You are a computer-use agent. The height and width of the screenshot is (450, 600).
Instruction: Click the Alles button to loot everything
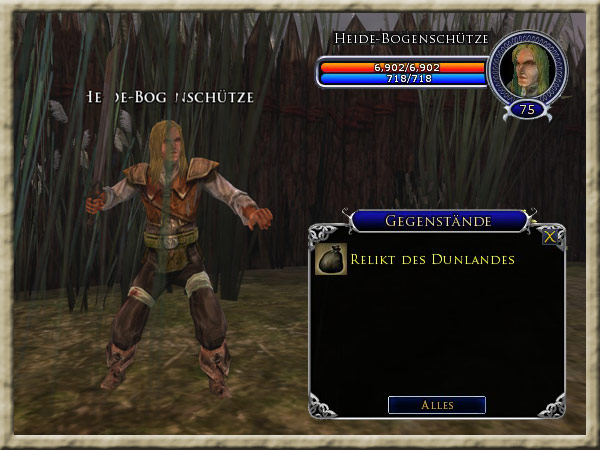point(437,405)
